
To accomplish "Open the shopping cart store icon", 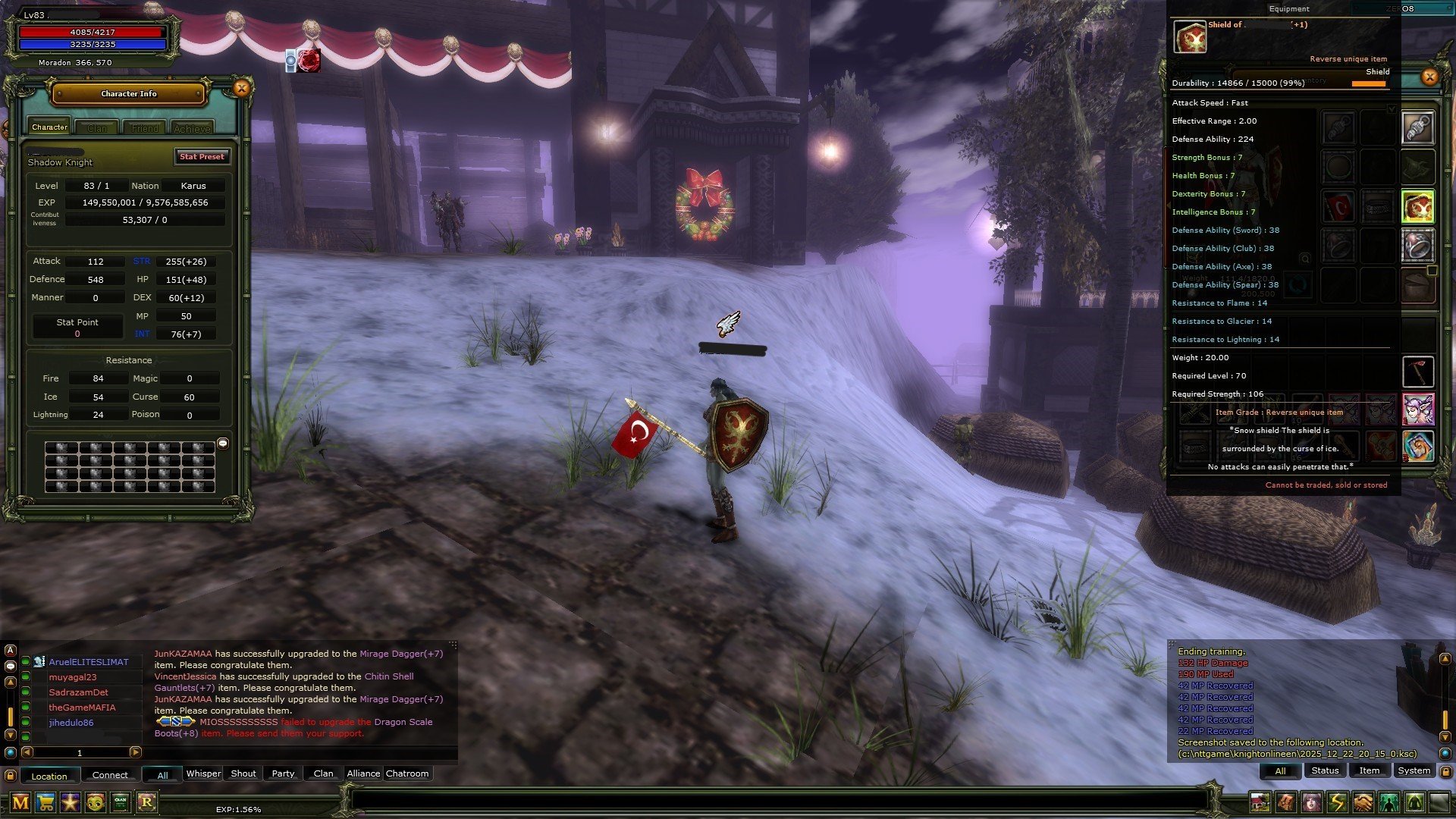I will click(45, 802).
